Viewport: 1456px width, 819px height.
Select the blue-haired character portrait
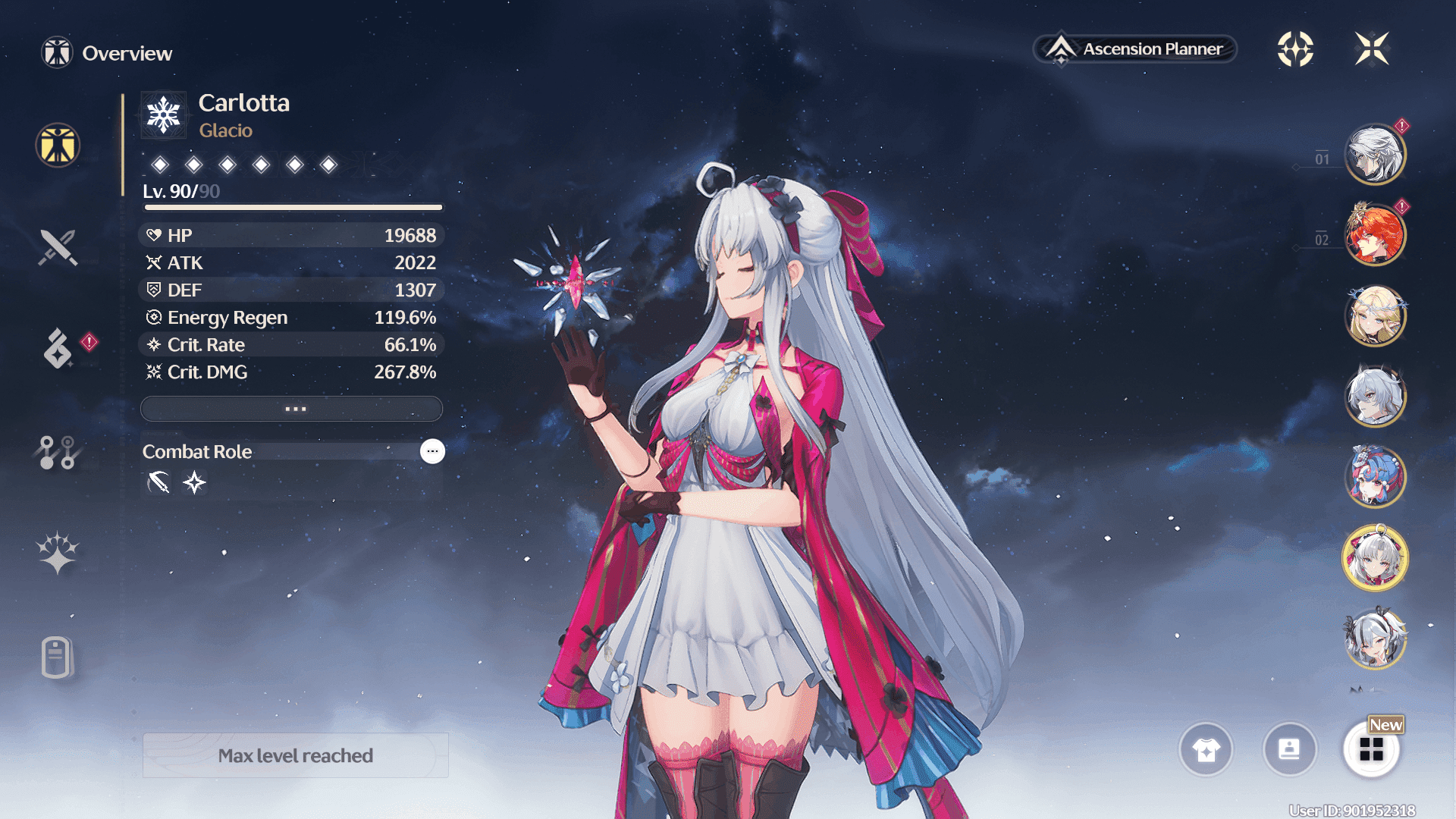[x=1374, y=476]
